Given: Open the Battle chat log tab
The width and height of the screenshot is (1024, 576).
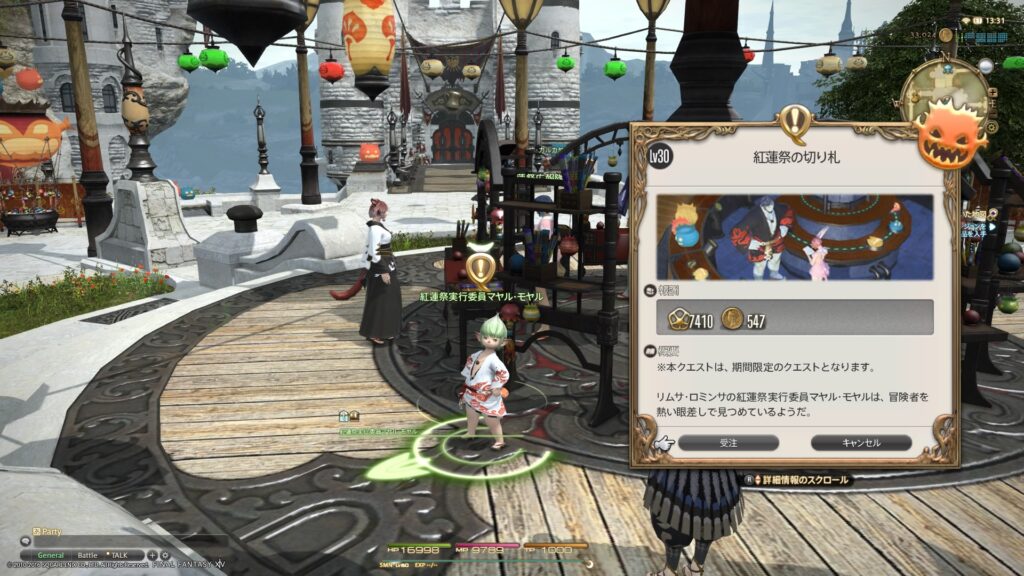Looking at the screenshot, I should [x=88, y=555].
